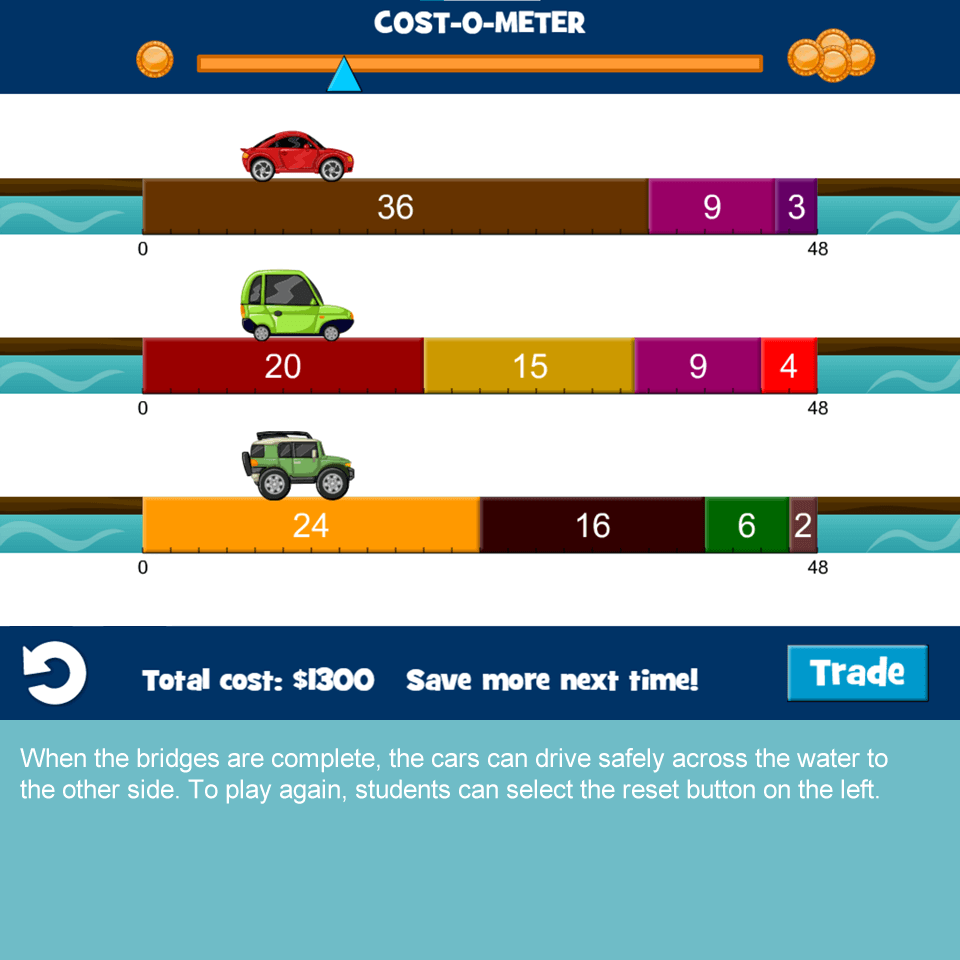Choose the green 6 bridge block
Screen dimensions: 960x960
coord(747,525)
